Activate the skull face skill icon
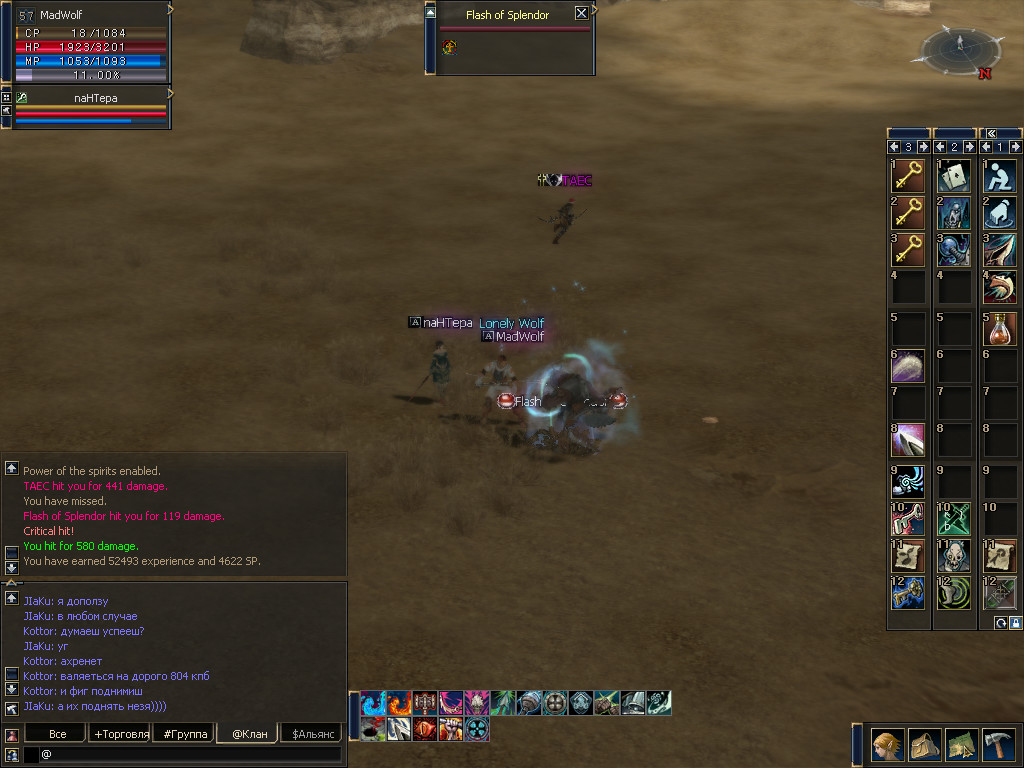This screenshot has width=1024, height=768. click(x=953, y=556)
